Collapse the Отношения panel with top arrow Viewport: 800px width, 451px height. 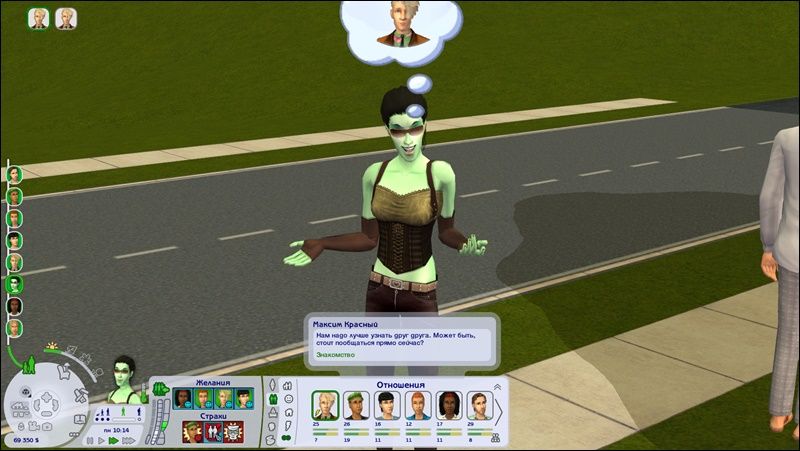pos(496,385)
